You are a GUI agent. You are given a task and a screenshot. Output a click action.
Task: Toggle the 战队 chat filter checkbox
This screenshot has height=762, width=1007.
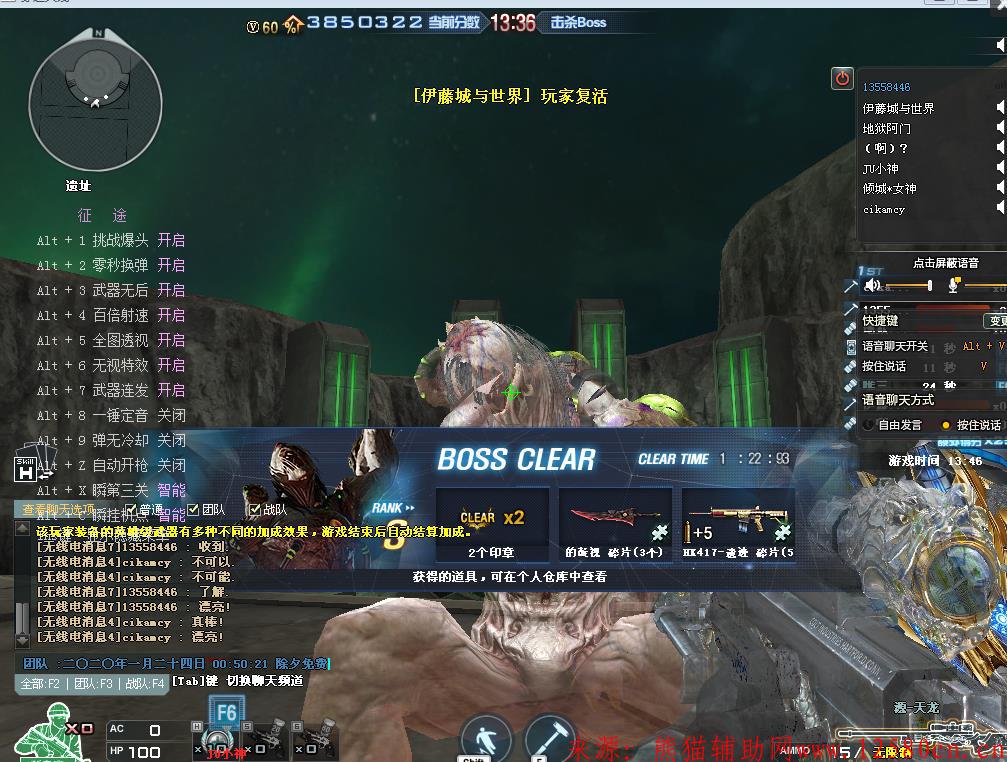254,510
